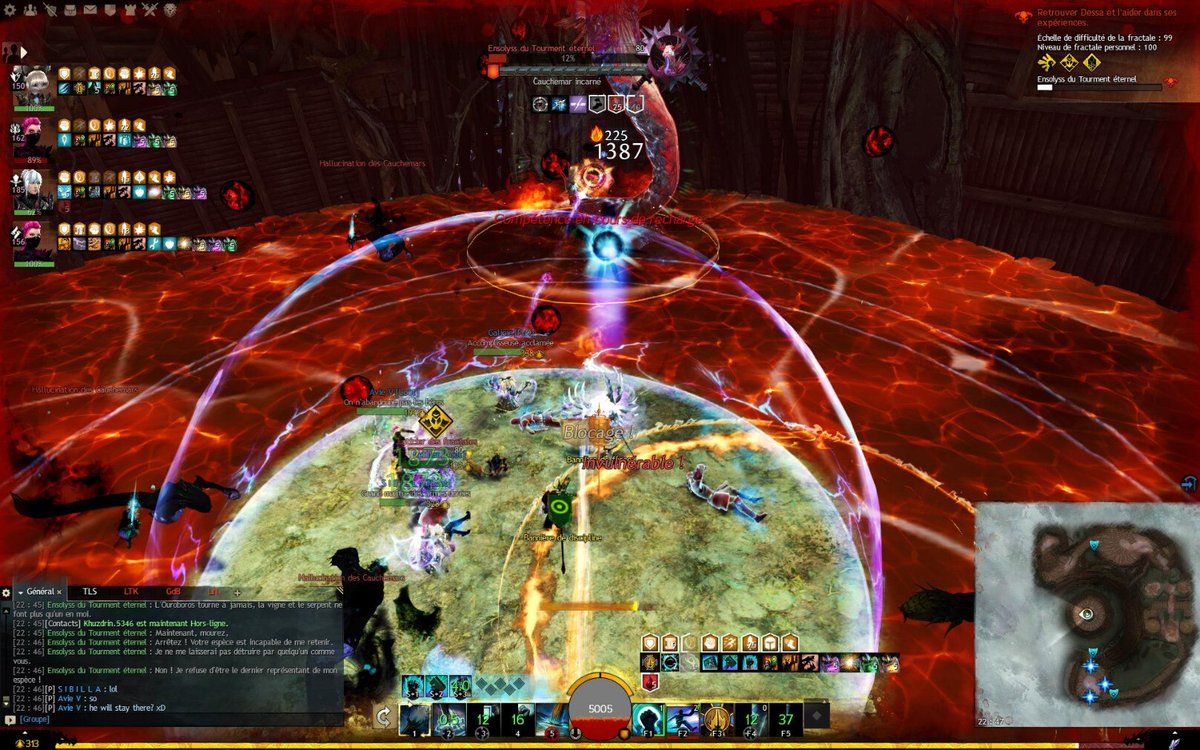Open chat options gear icon
This screenshot has height=750, width=1200.
point(6,592)
